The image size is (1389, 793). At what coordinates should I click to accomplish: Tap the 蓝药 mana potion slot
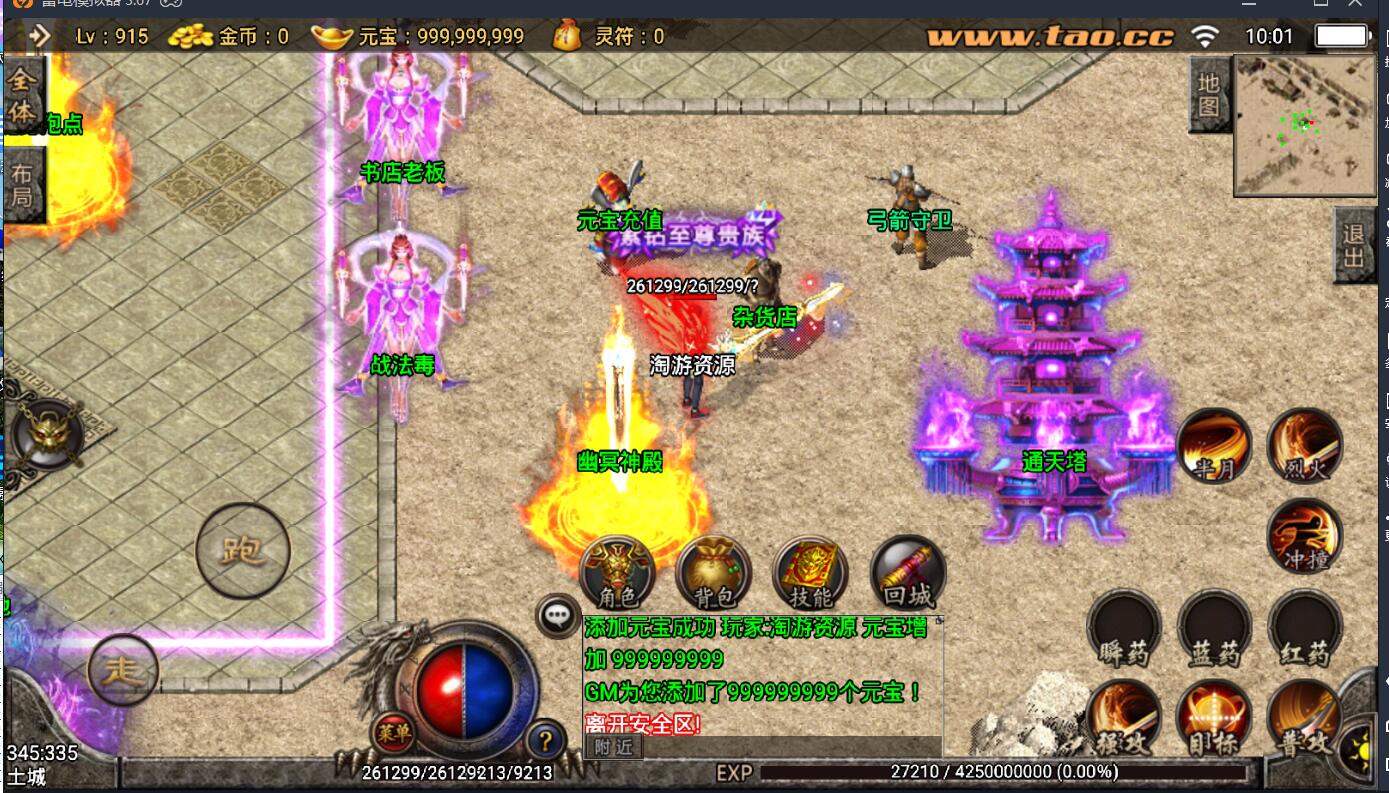tap(1214, 628)
